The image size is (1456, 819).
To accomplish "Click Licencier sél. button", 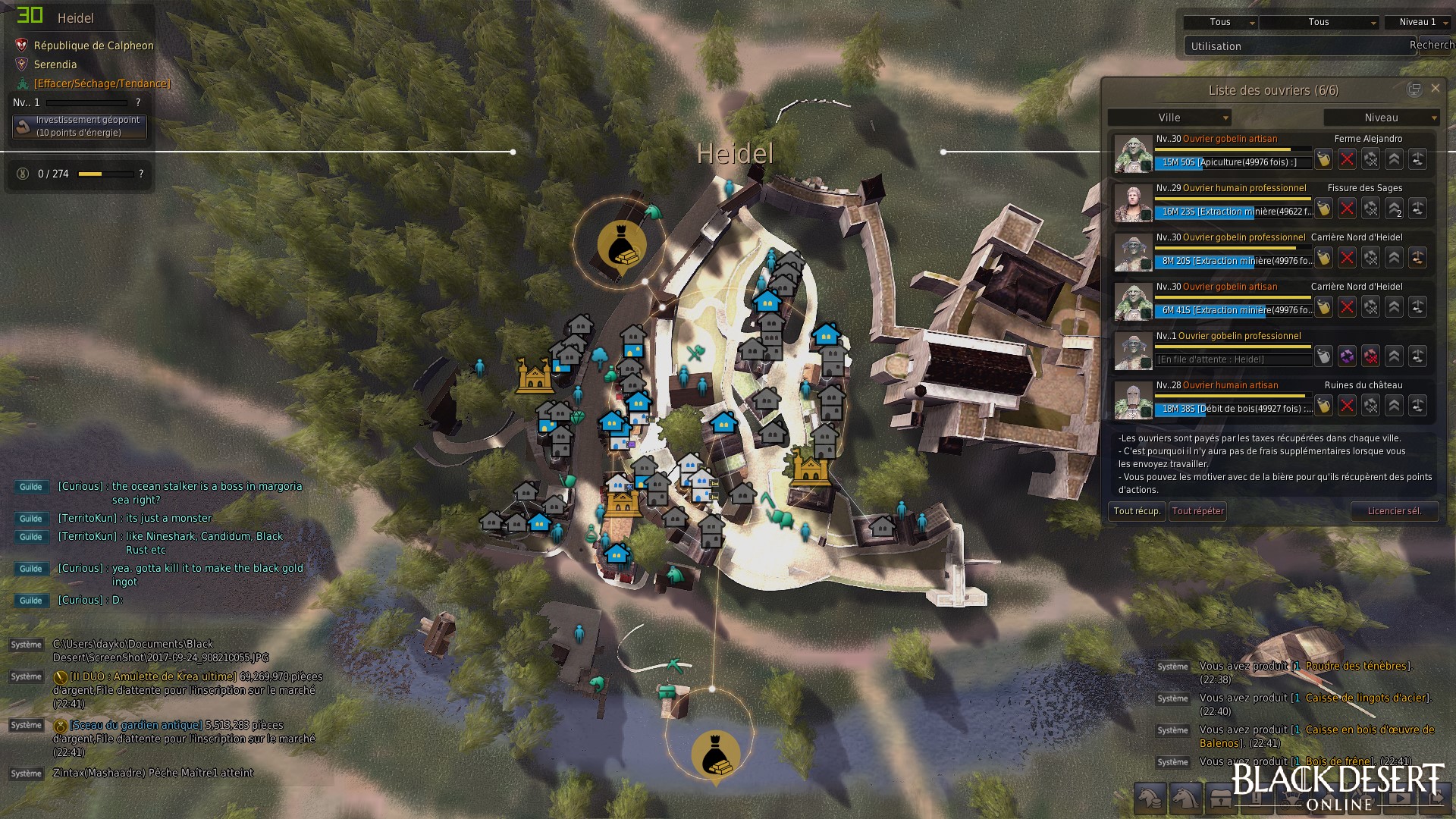I will pos(1394,511).
